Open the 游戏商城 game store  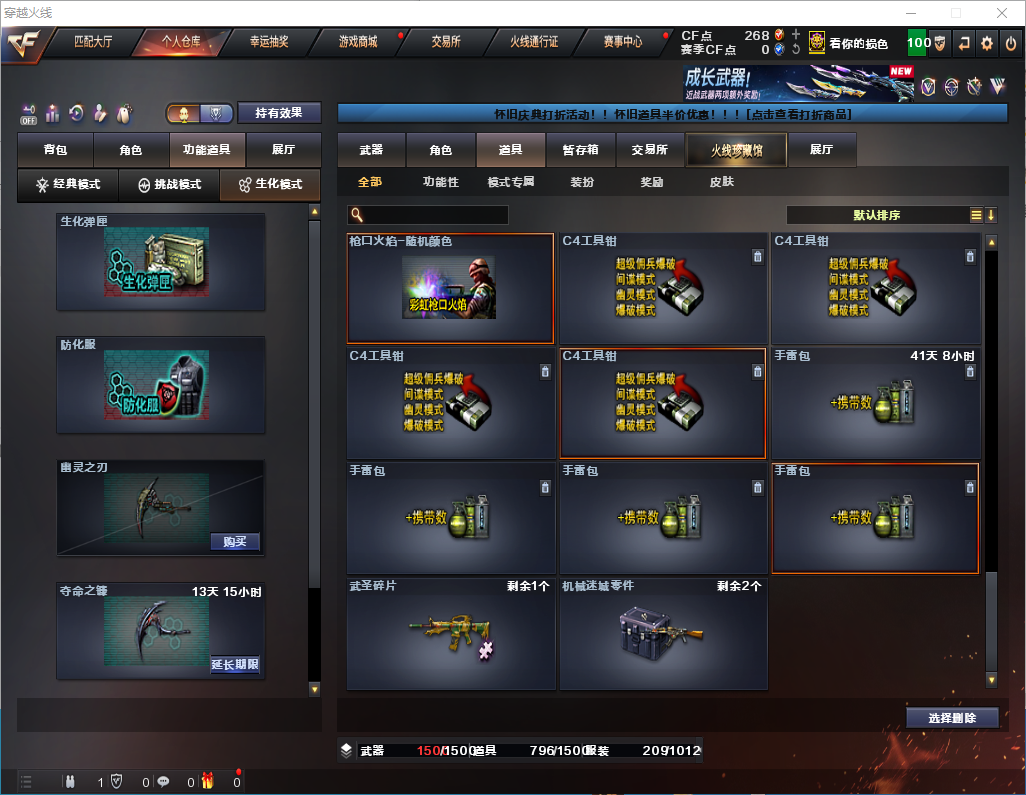(x=357, y=42)
